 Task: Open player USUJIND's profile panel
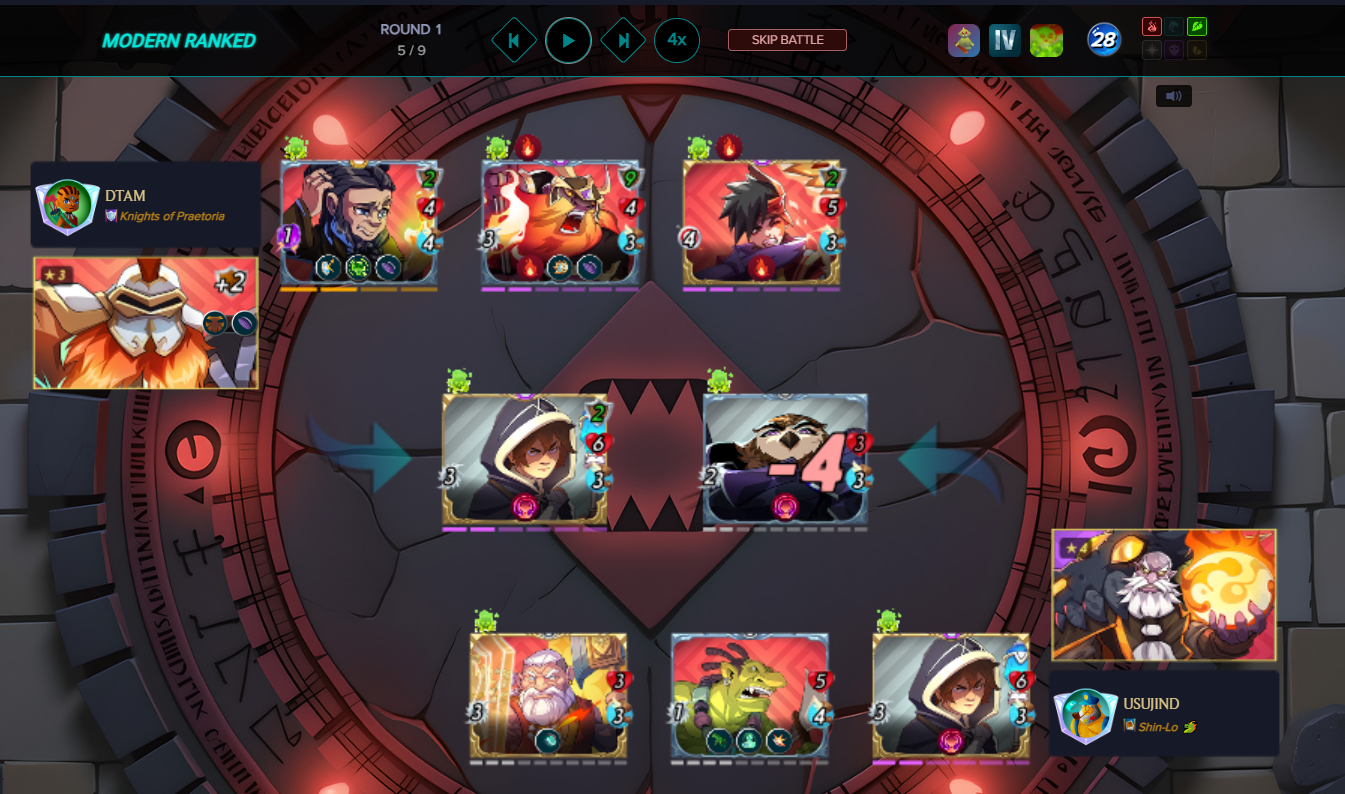coord(1164,714)
